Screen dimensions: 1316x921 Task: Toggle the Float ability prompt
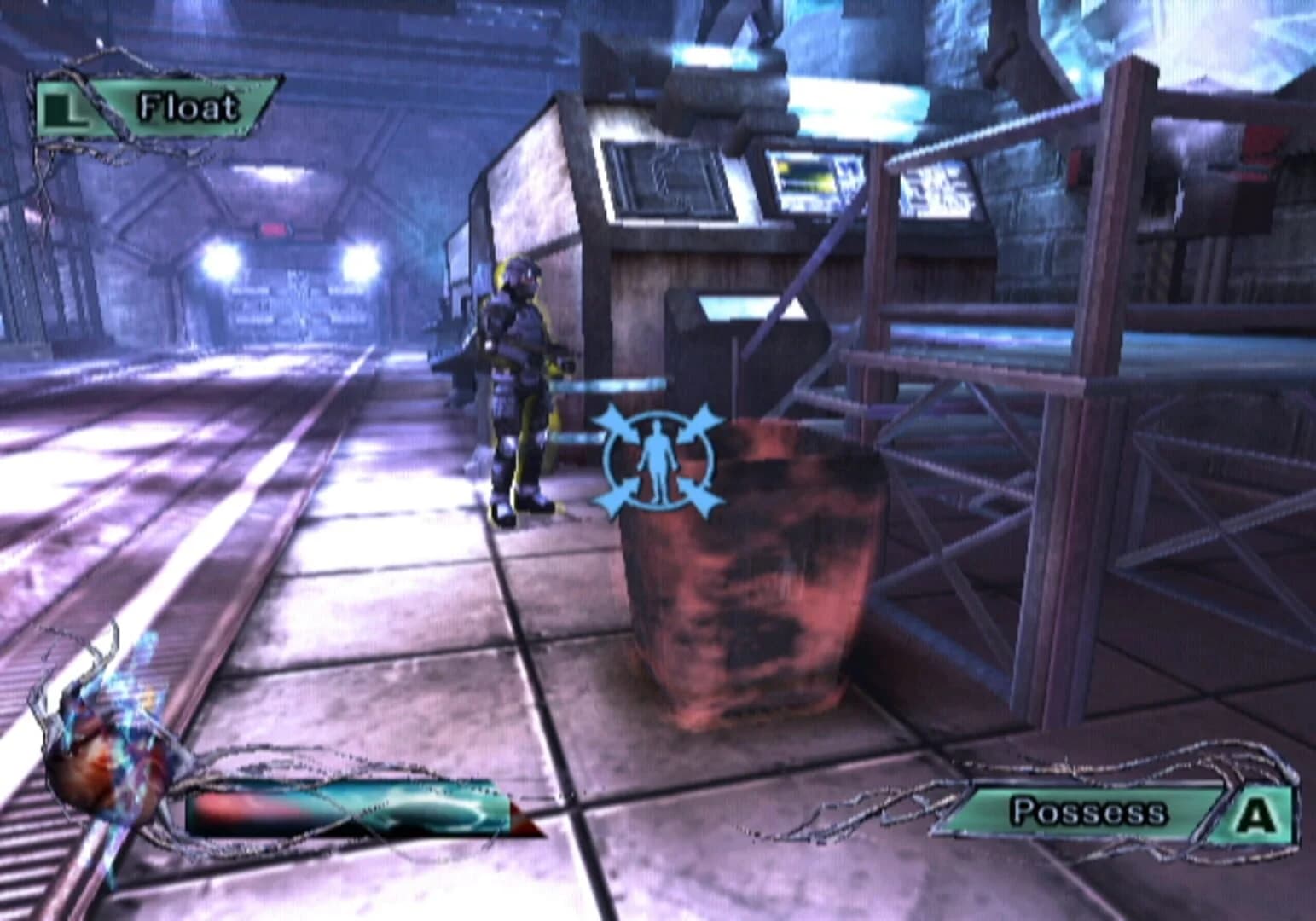[154, 107]
